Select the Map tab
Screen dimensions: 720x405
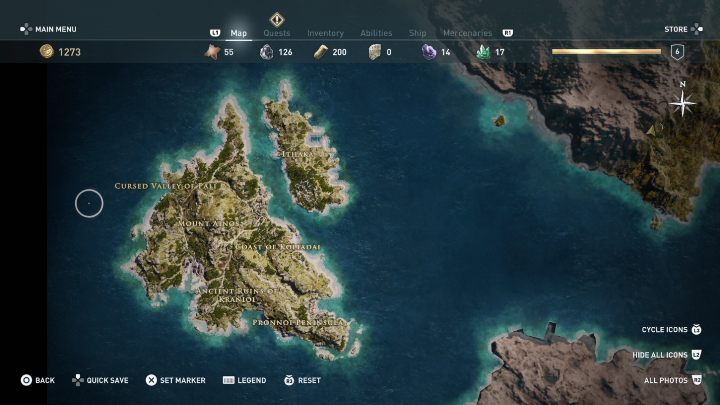coord(238,33)
